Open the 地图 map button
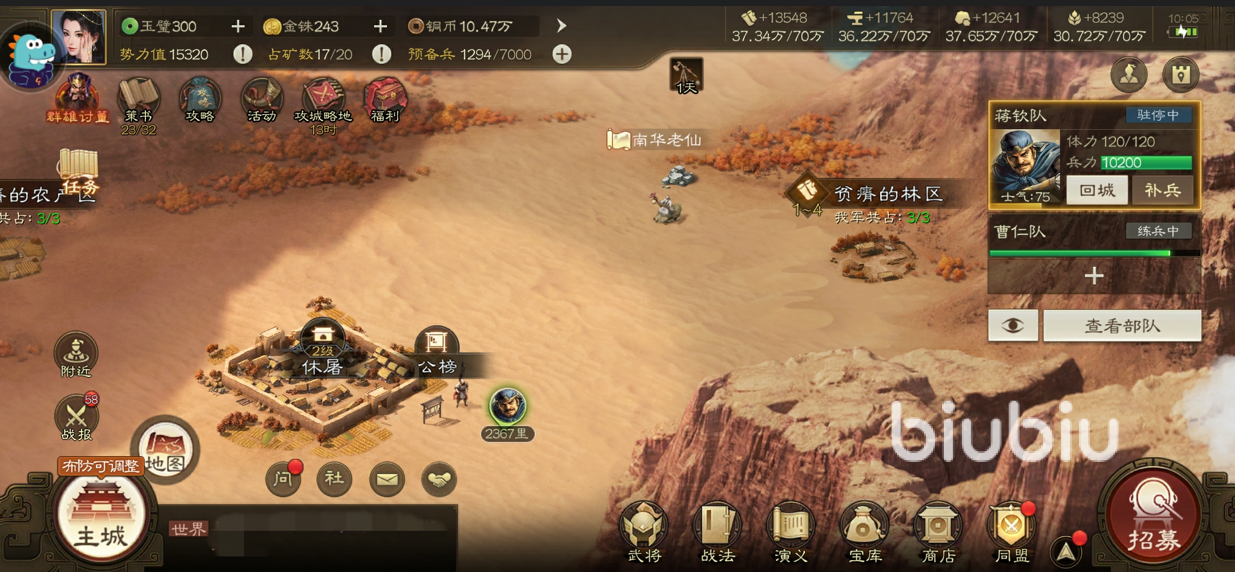Image resolution: width=1235 pixels, height=572 pixels. [x=166, y=449]
